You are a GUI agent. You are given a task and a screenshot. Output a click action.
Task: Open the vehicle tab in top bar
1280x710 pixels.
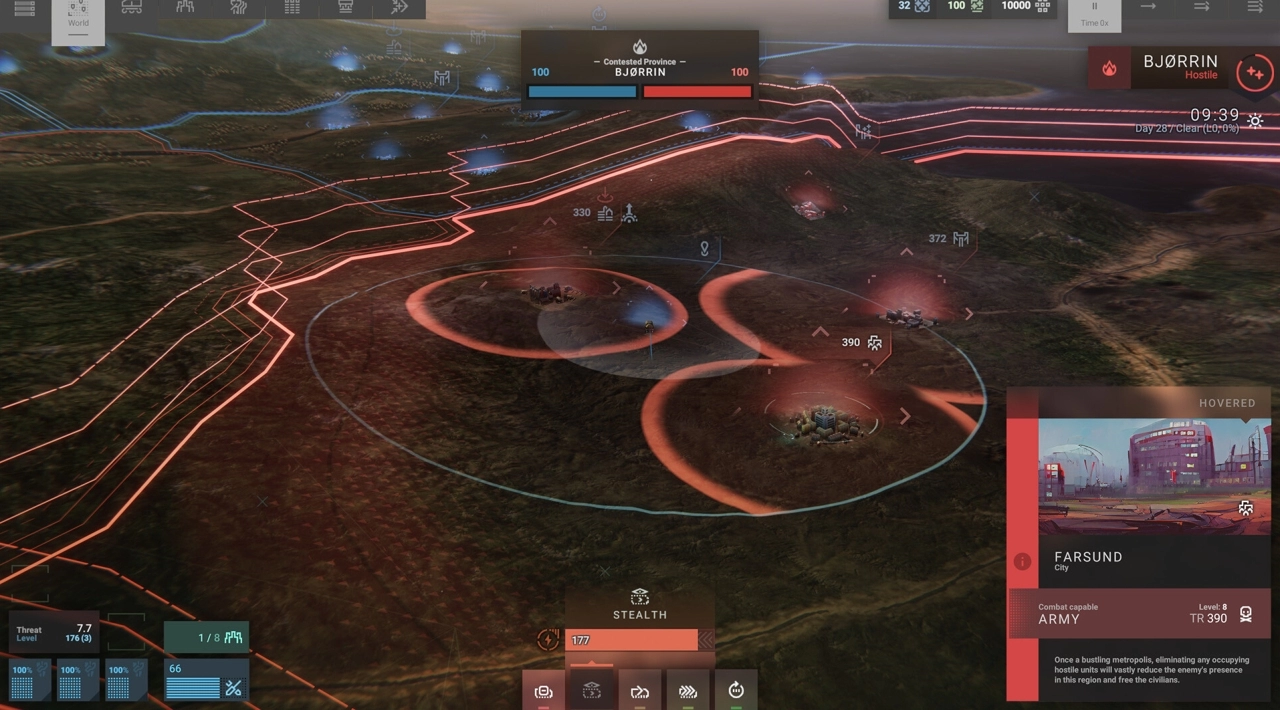(131, 8)
